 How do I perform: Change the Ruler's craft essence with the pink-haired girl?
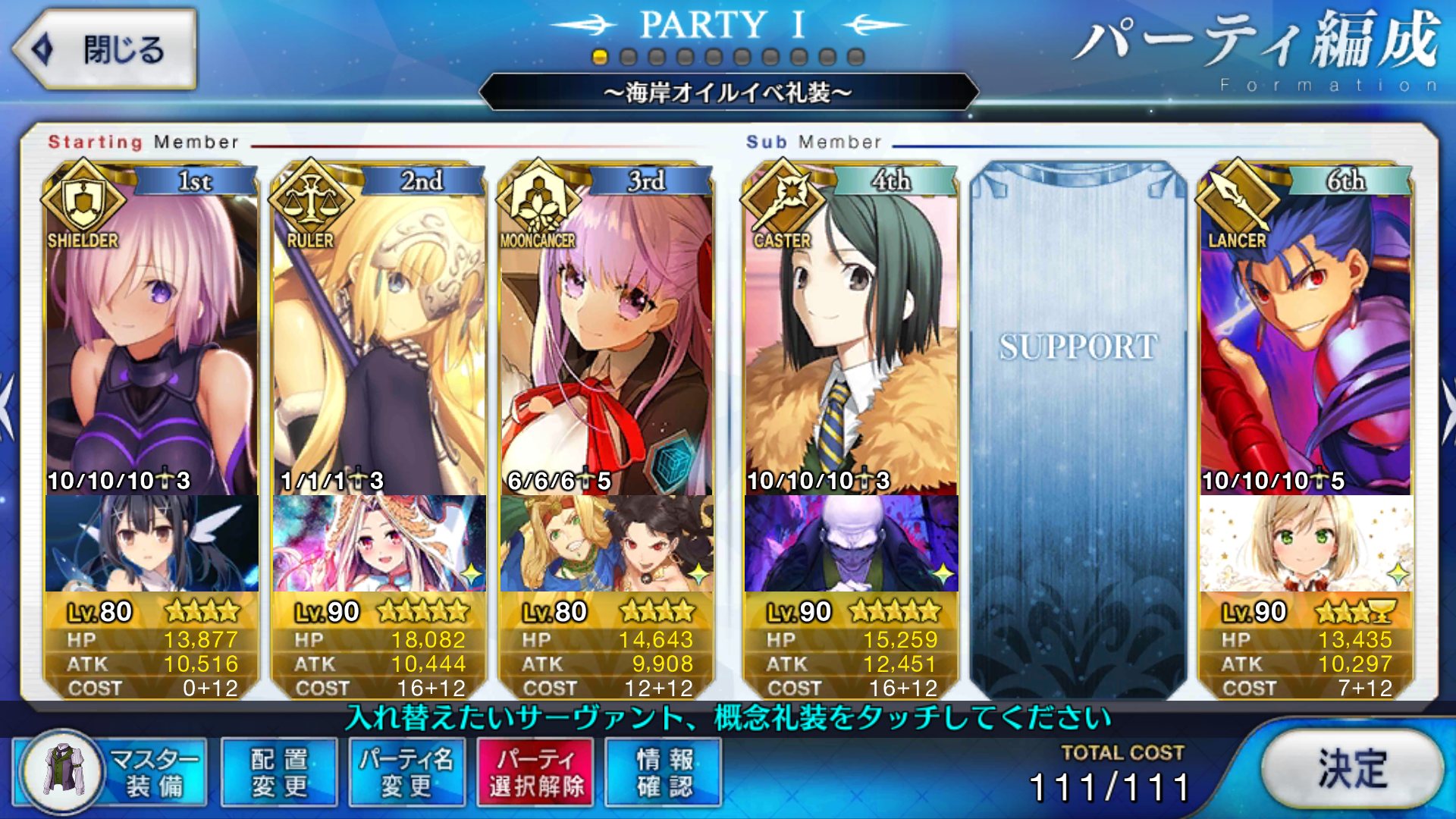coord(378,543)
